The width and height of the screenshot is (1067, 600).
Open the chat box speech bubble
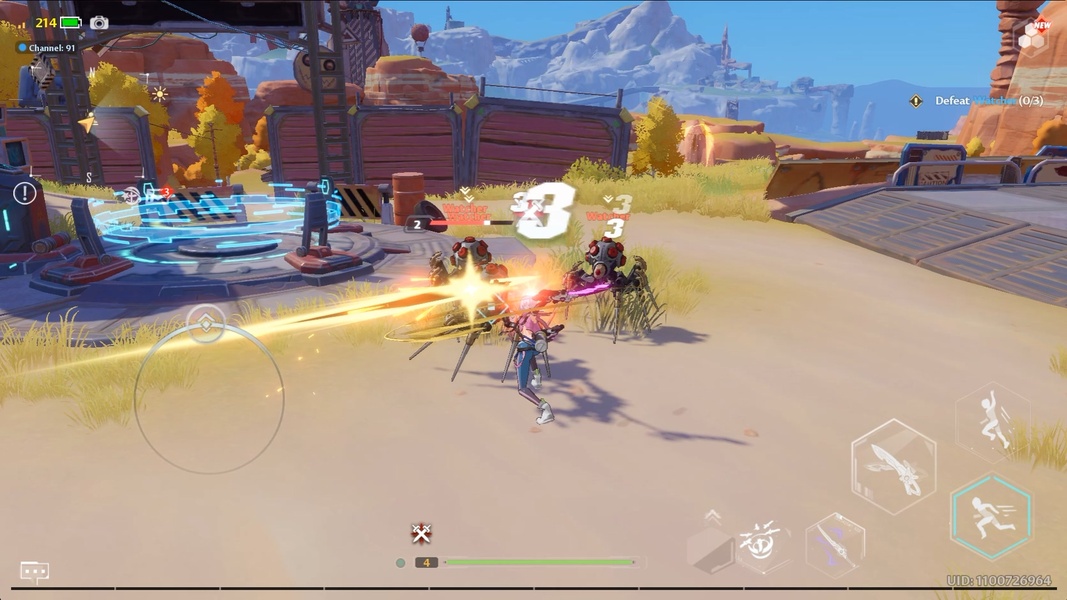coord(35,572)
